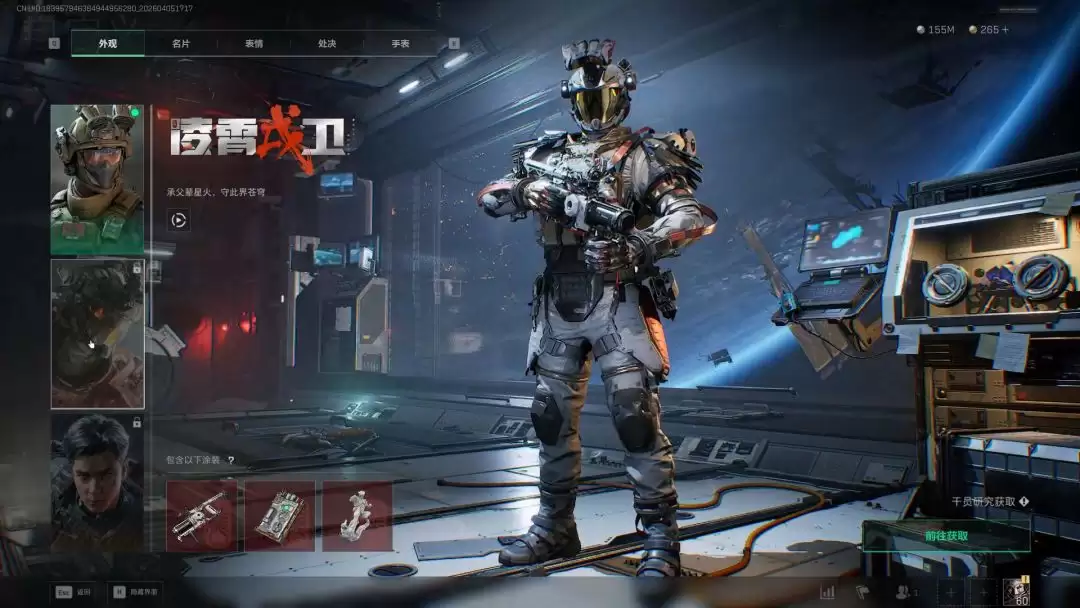View the included device case item tile
Image resolution: width=1080 pixels, height=608 pixels.
click(x=279, y=516)
